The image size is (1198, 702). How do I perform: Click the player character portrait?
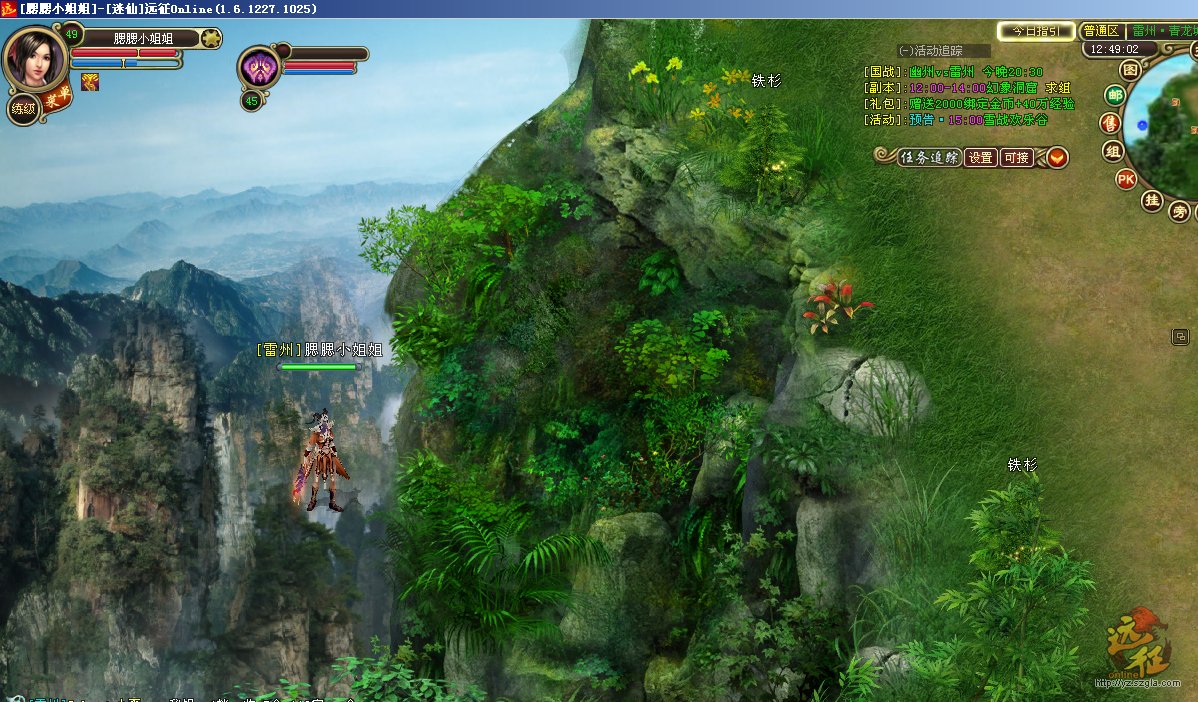tap(36, 58)
